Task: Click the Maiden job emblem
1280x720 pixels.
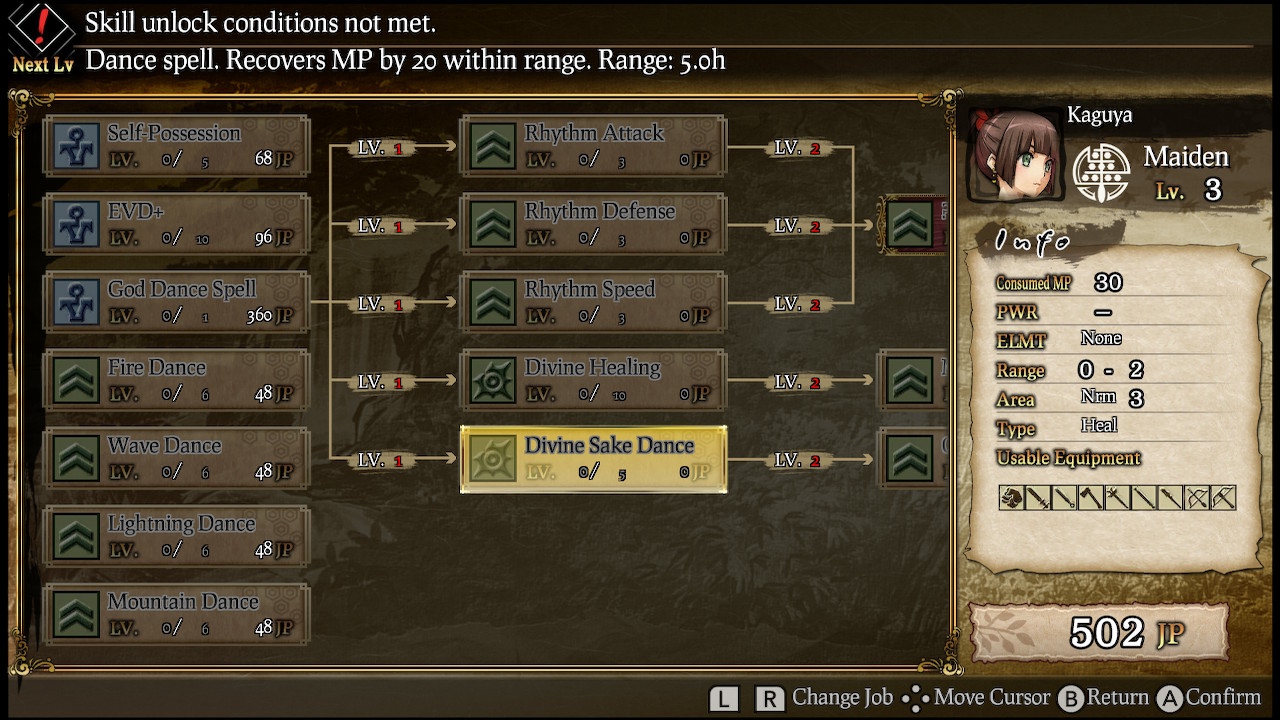Action: (x=1100, y=172)
